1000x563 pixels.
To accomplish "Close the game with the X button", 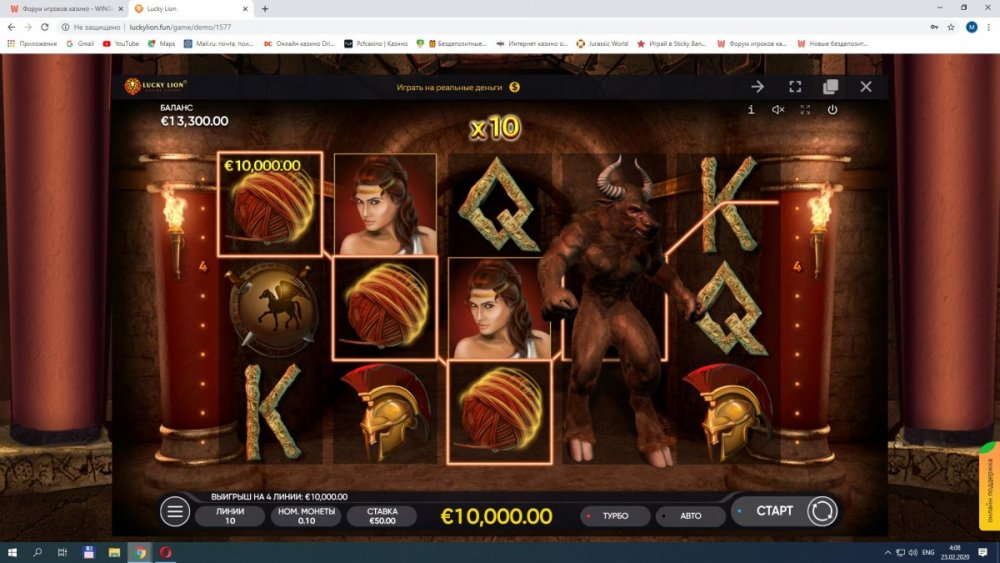I will (866, 87).
